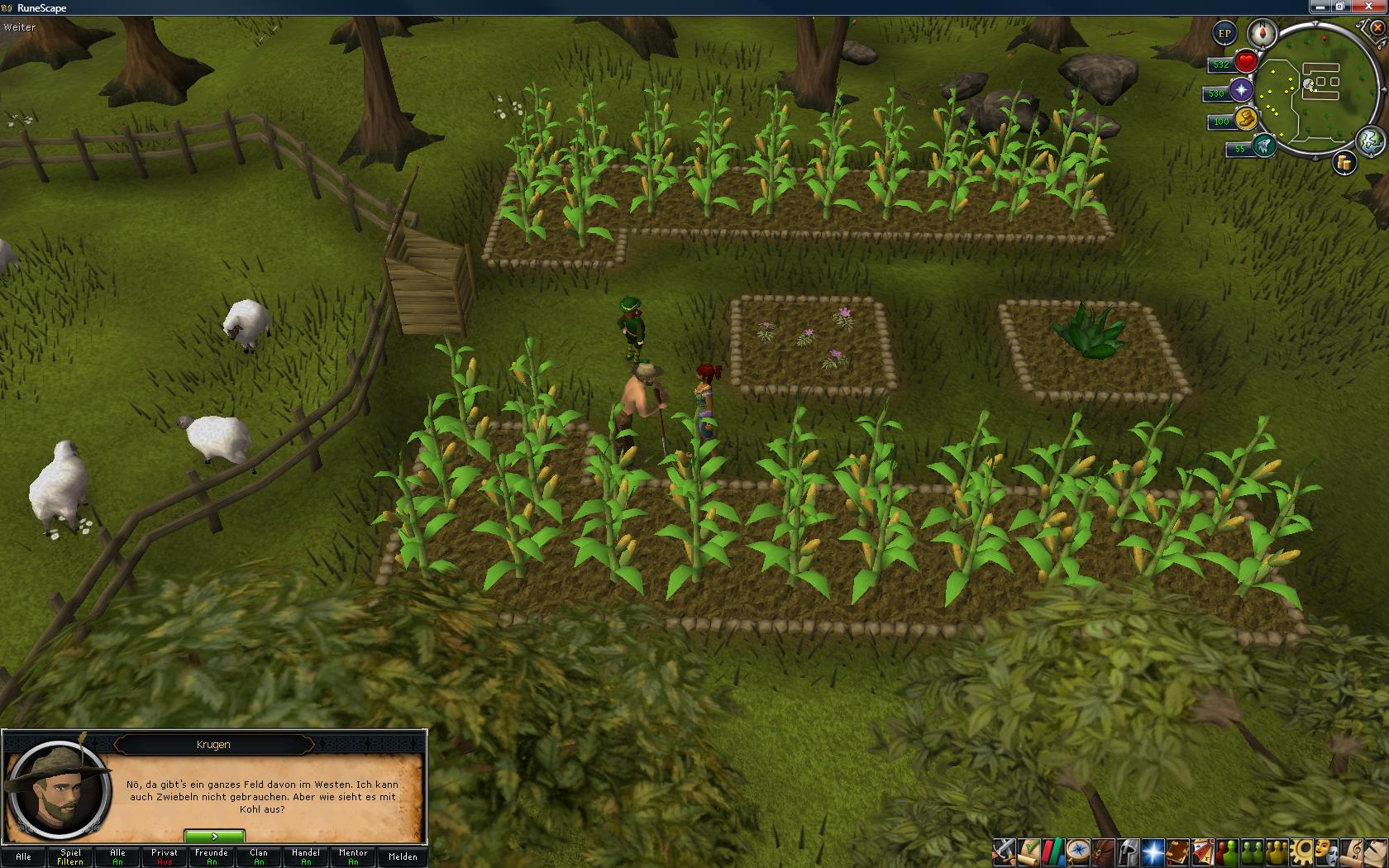This screenshot has height=868, width=1389.
Task: Open settings with the gear icon
Action: pyautogui.click(x=1303, y=851)
